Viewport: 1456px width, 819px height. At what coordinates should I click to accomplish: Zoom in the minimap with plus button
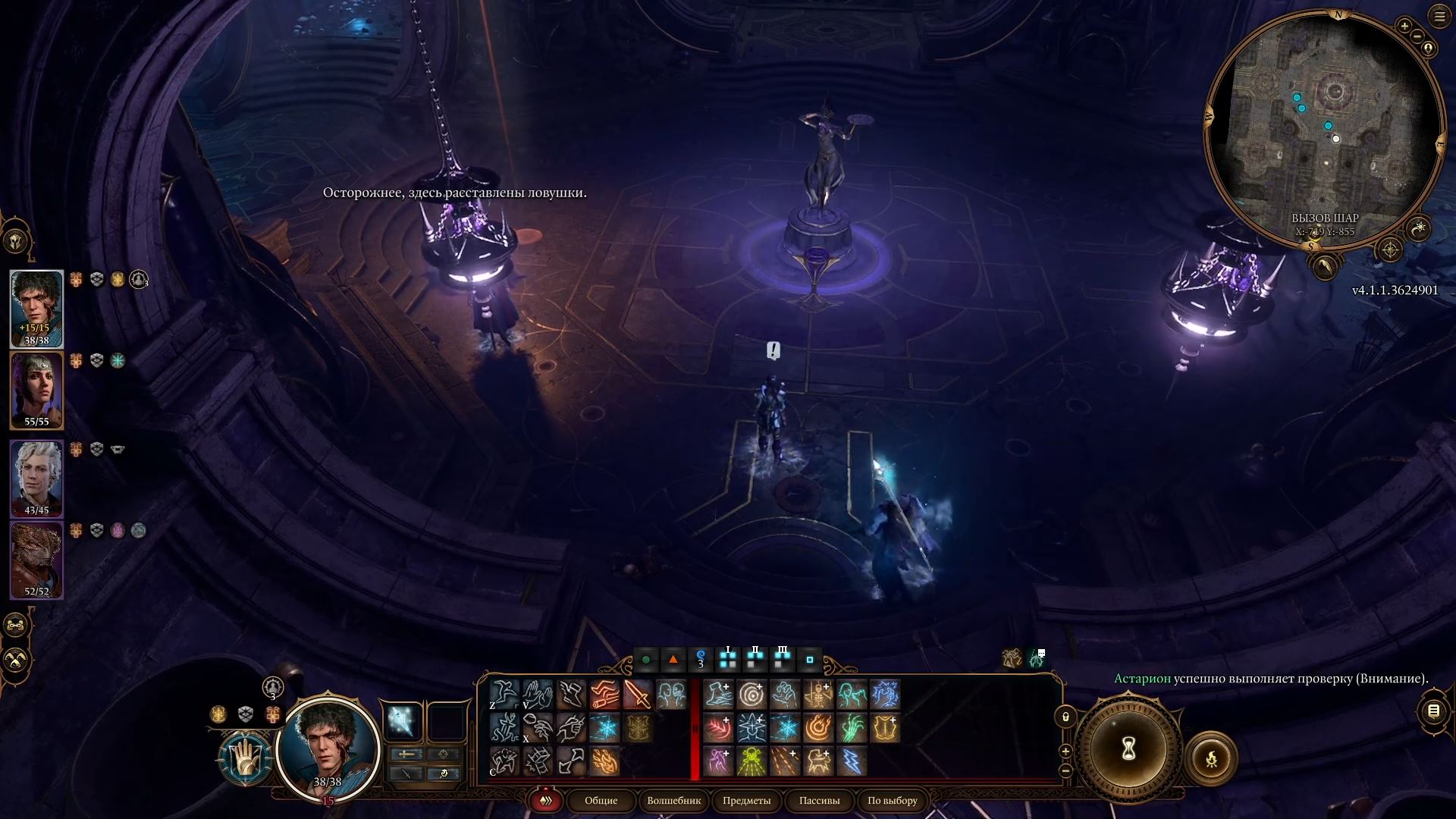(1404, 27)
